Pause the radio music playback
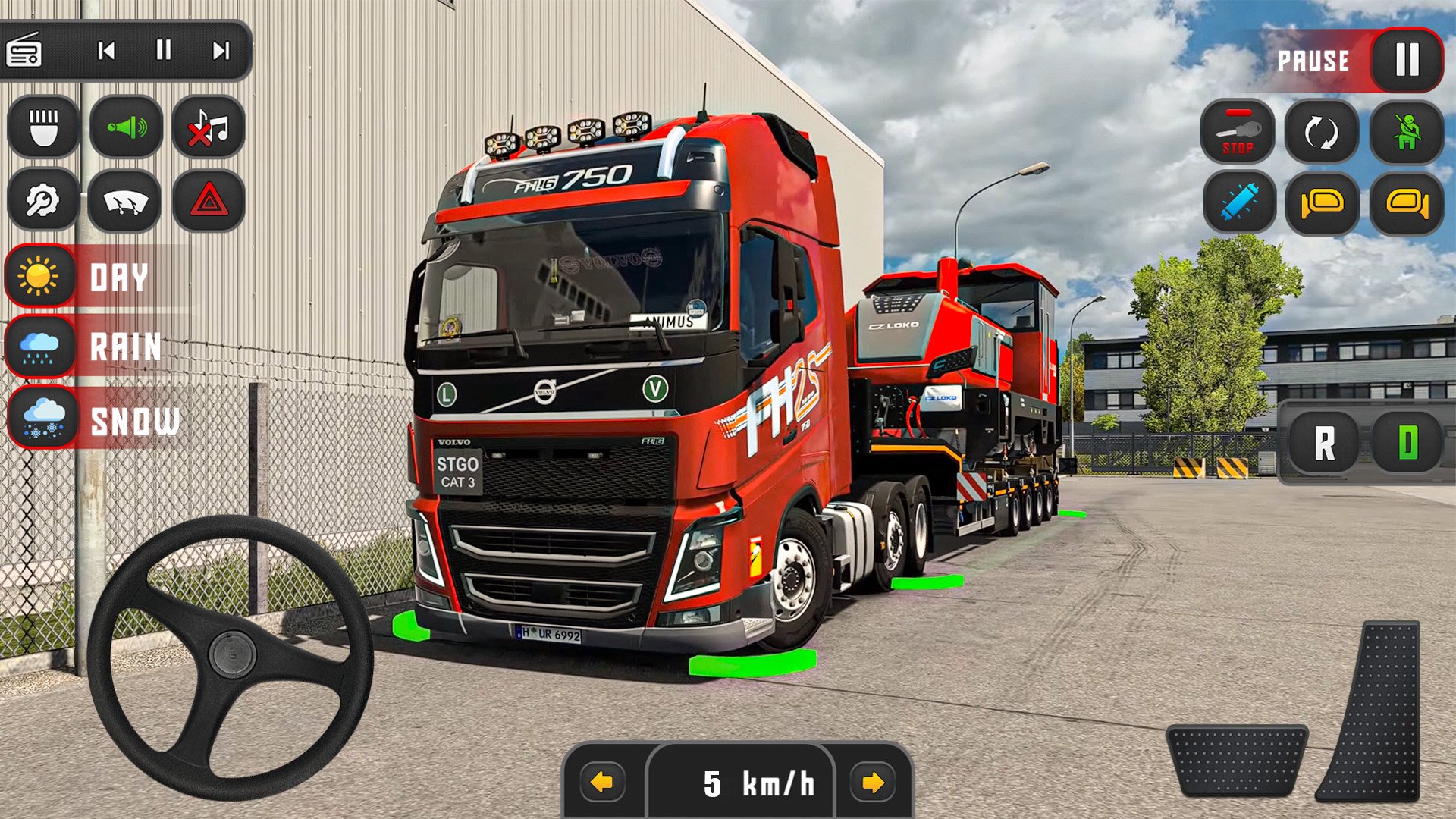 point(163,51)
